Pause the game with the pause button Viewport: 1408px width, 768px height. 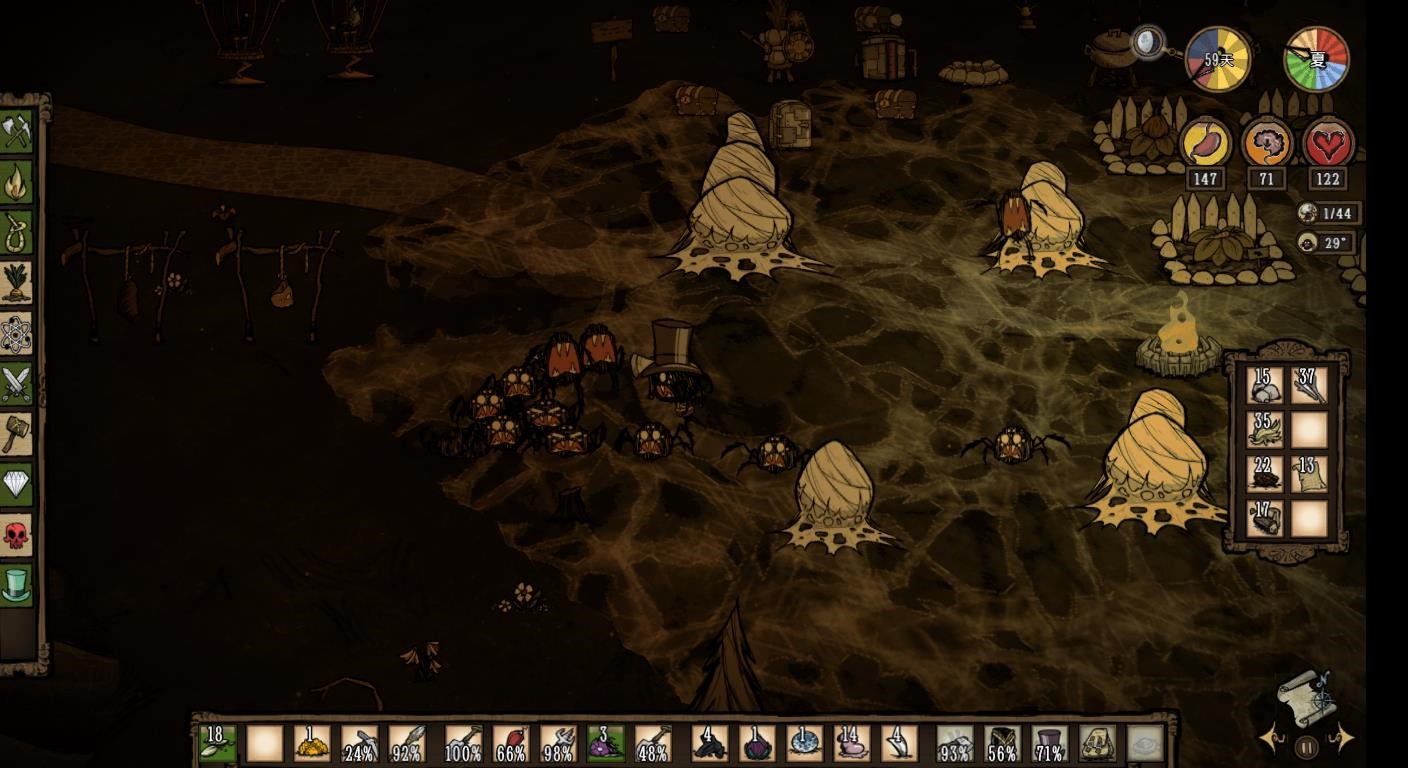point(1306,746)
